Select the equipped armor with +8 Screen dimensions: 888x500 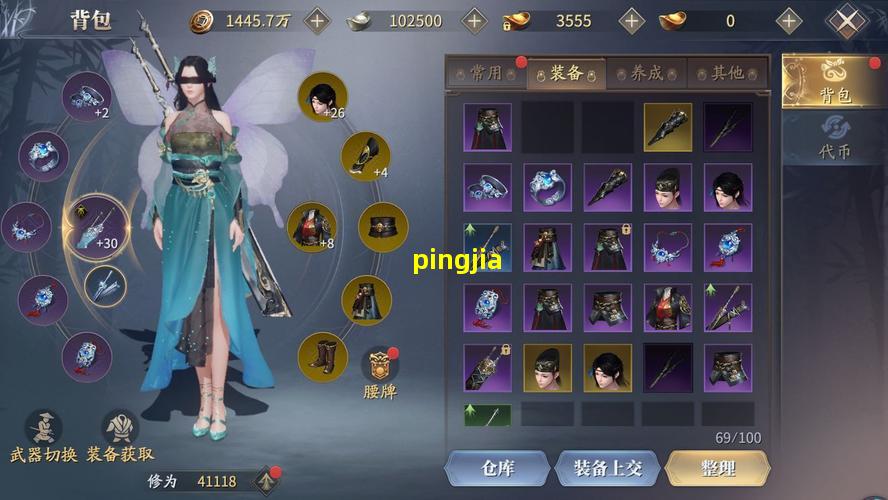pyautogui.click(x=311, y=228)
